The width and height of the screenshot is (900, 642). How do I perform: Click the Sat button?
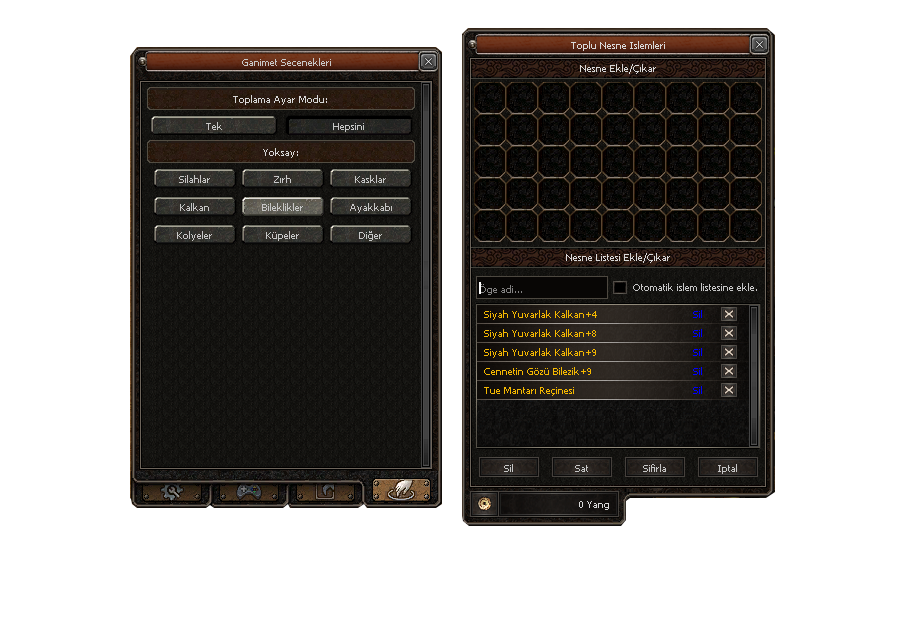[581, 467]
